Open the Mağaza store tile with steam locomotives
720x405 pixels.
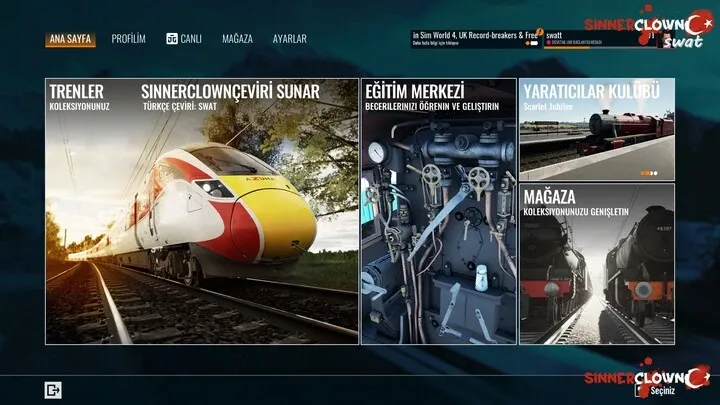coord(596,264)
